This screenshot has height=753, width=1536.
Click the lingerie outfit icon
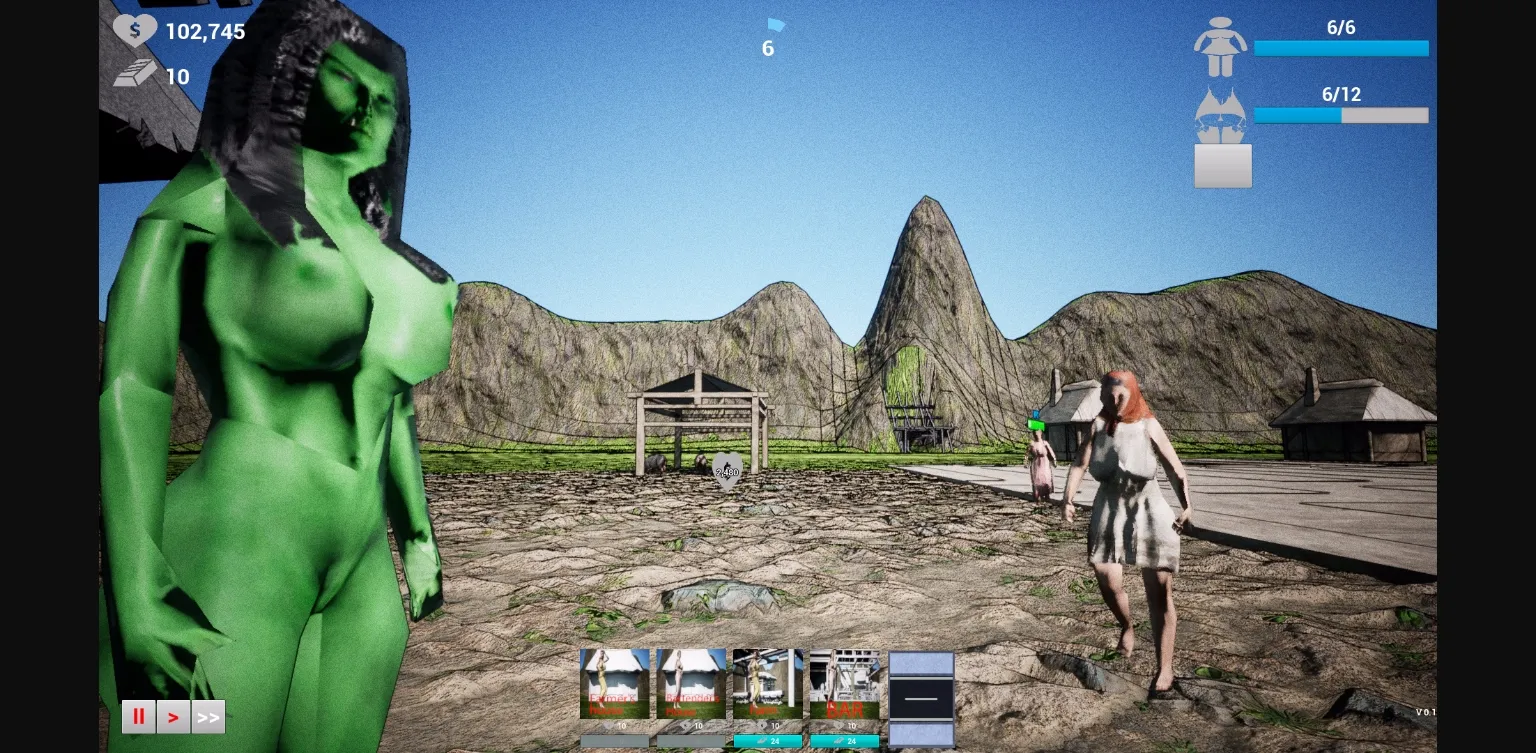[x=1221, y=112]
